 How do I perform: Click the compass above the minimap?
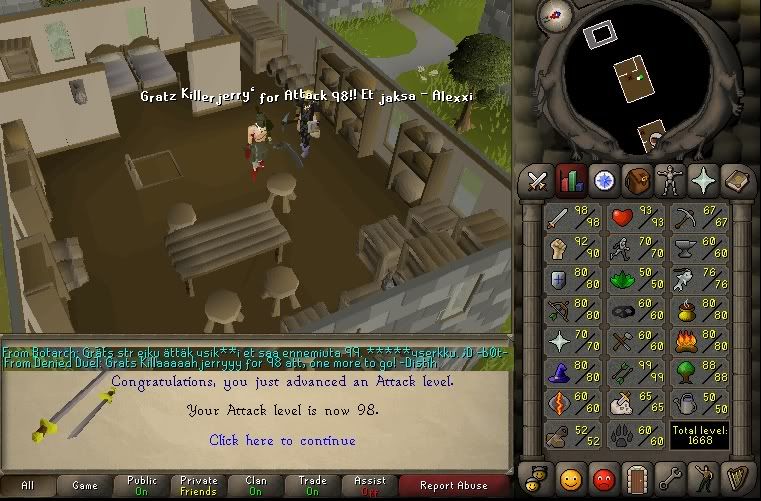click(x=554, y=13)
